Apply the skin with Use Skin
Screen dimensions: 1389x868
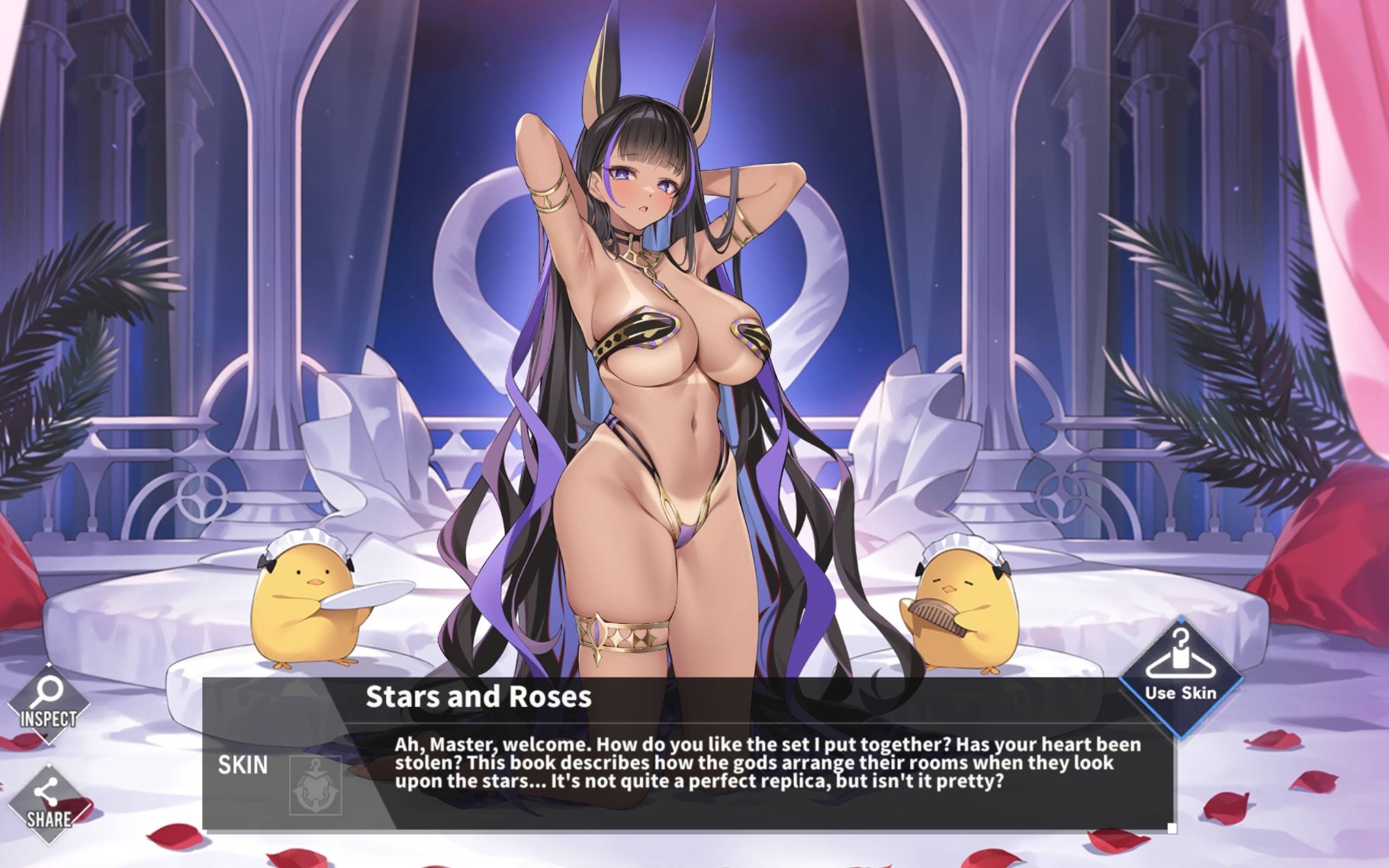click(x=1180, y=675)
